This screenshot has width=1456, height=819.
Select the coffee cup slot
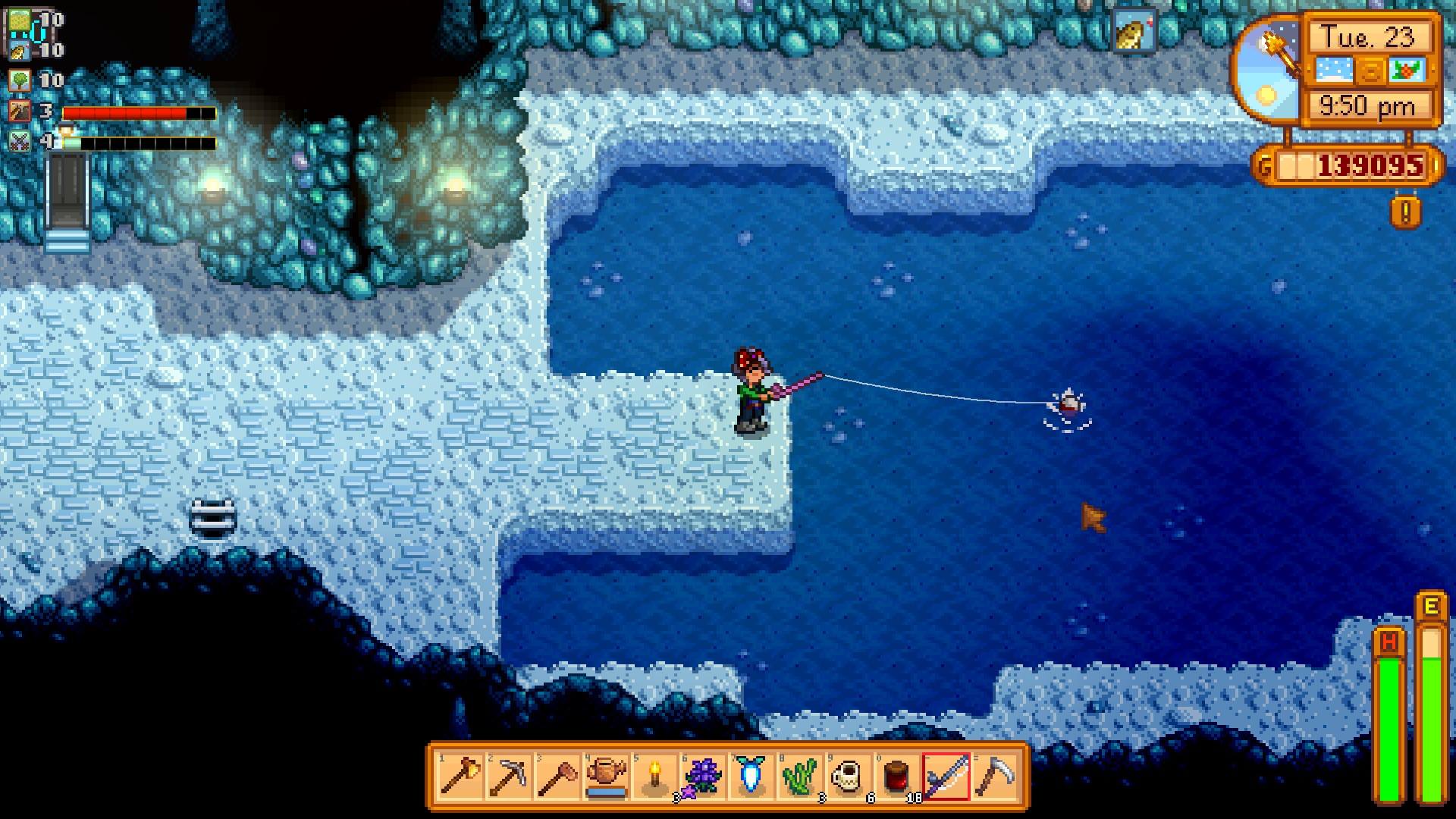[849, 777]
